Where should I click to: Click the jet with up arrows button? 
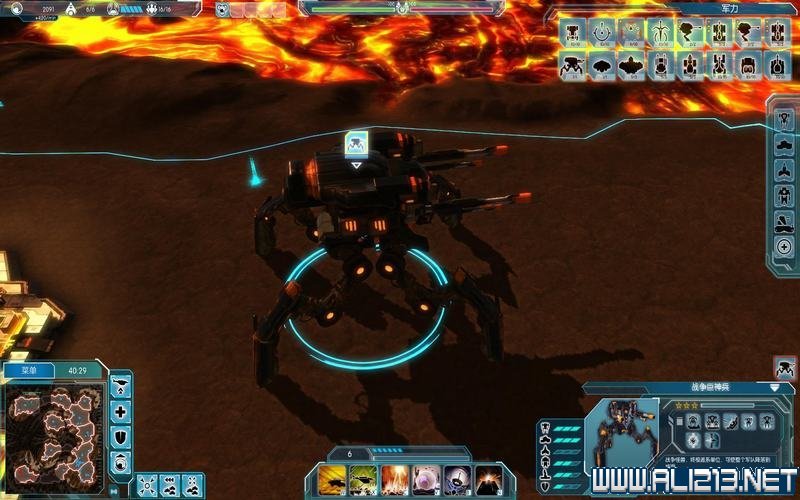point(121,385)
